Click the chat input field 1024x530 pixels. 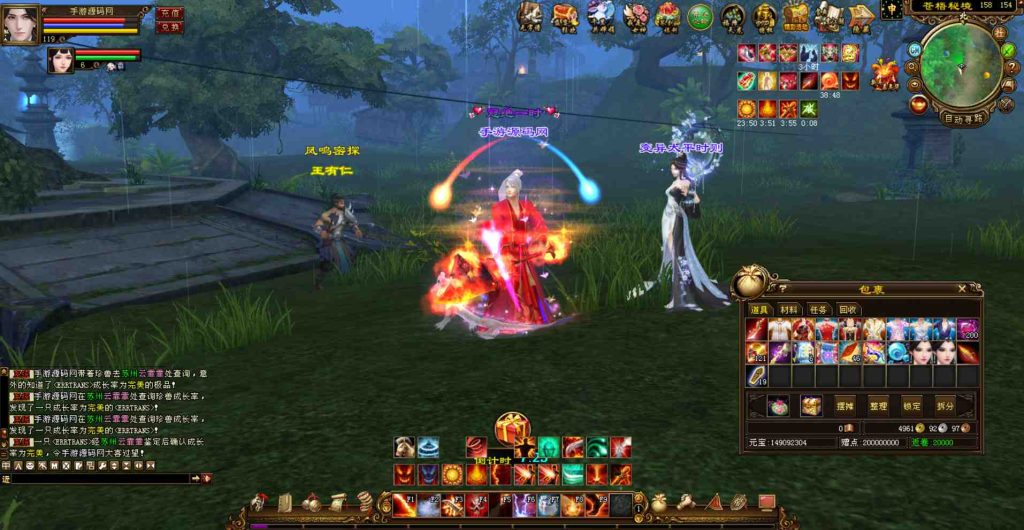[100, 479]
